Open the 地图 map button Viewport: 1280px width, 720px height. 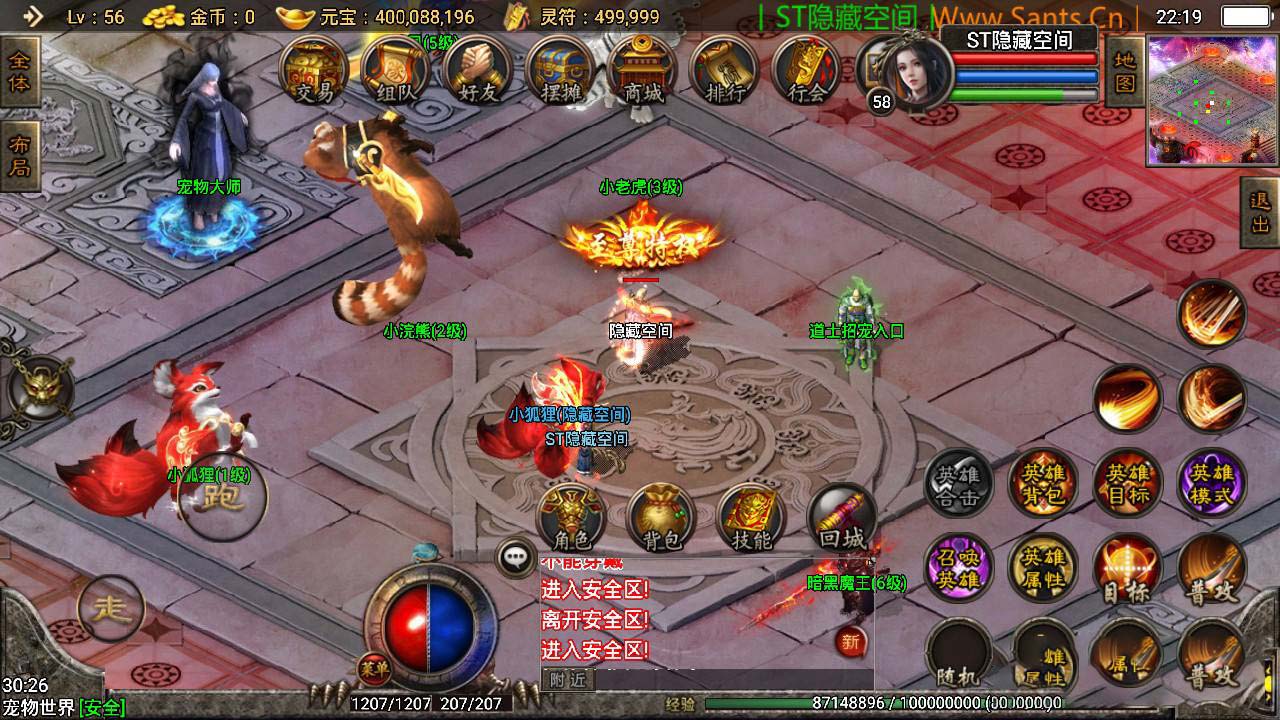(x=1124, y=72)
